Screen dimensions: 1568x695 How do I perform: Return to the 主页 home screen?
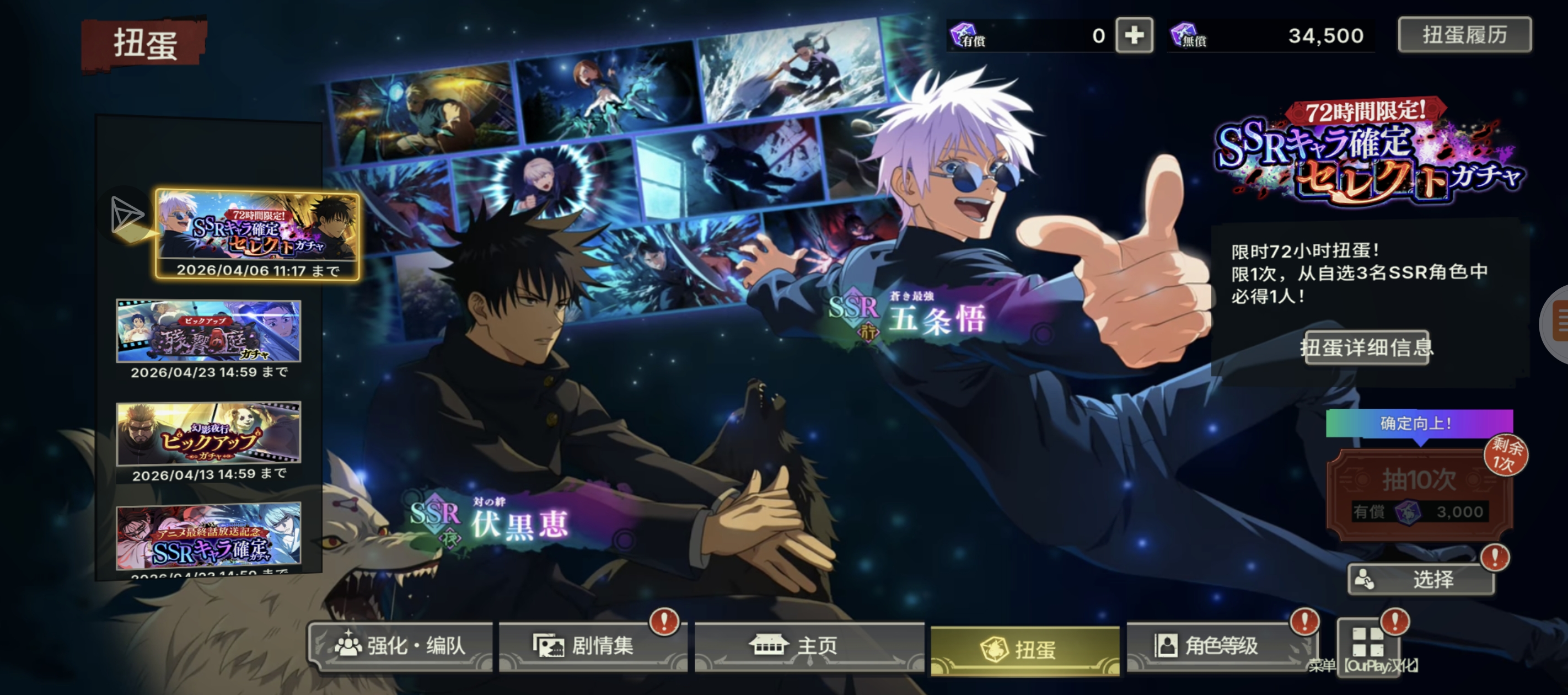coord(809,646)
